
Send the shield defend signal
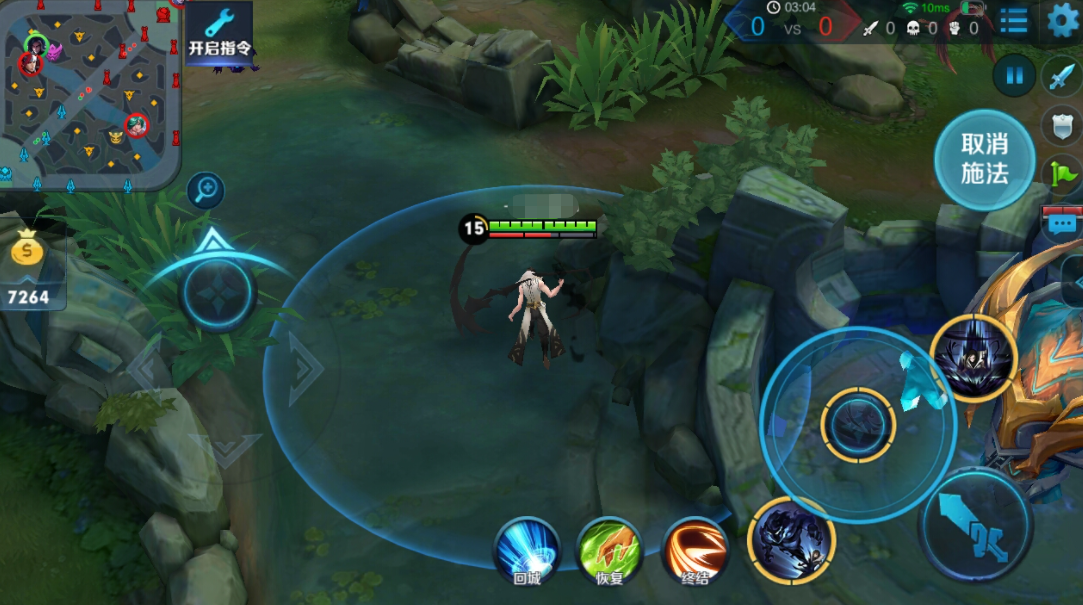click(1061, 126)
